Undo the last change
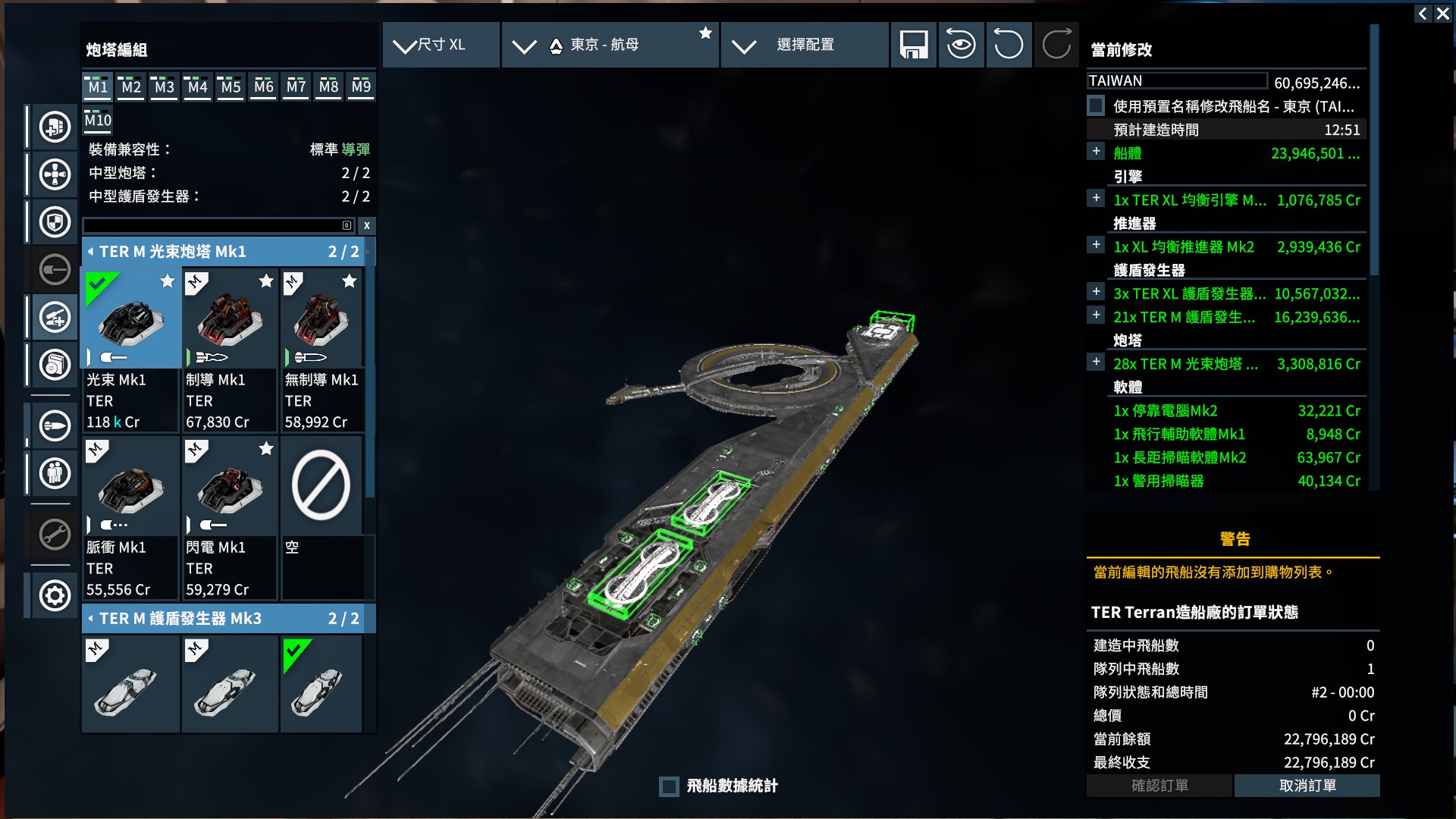The image size is (1456, 819). 1008,45
